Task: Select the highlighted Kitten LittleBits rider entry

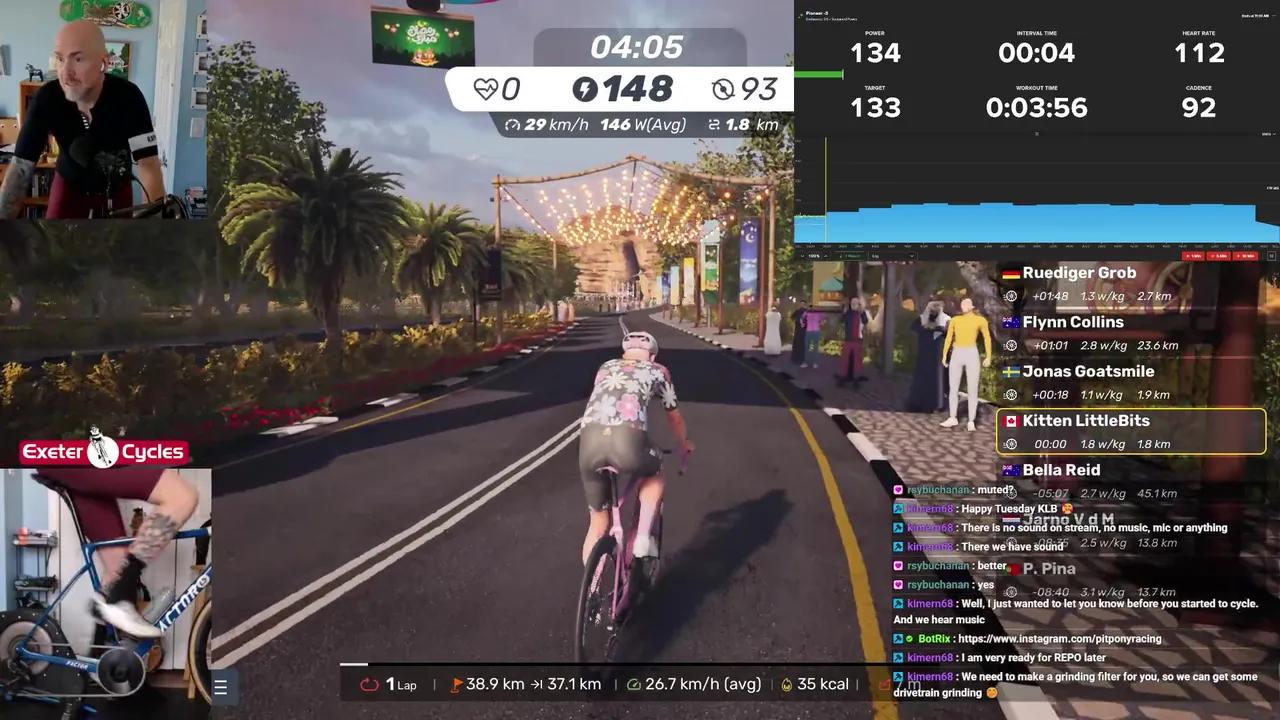Action: pyautogui.click(x=1130, y=431)
